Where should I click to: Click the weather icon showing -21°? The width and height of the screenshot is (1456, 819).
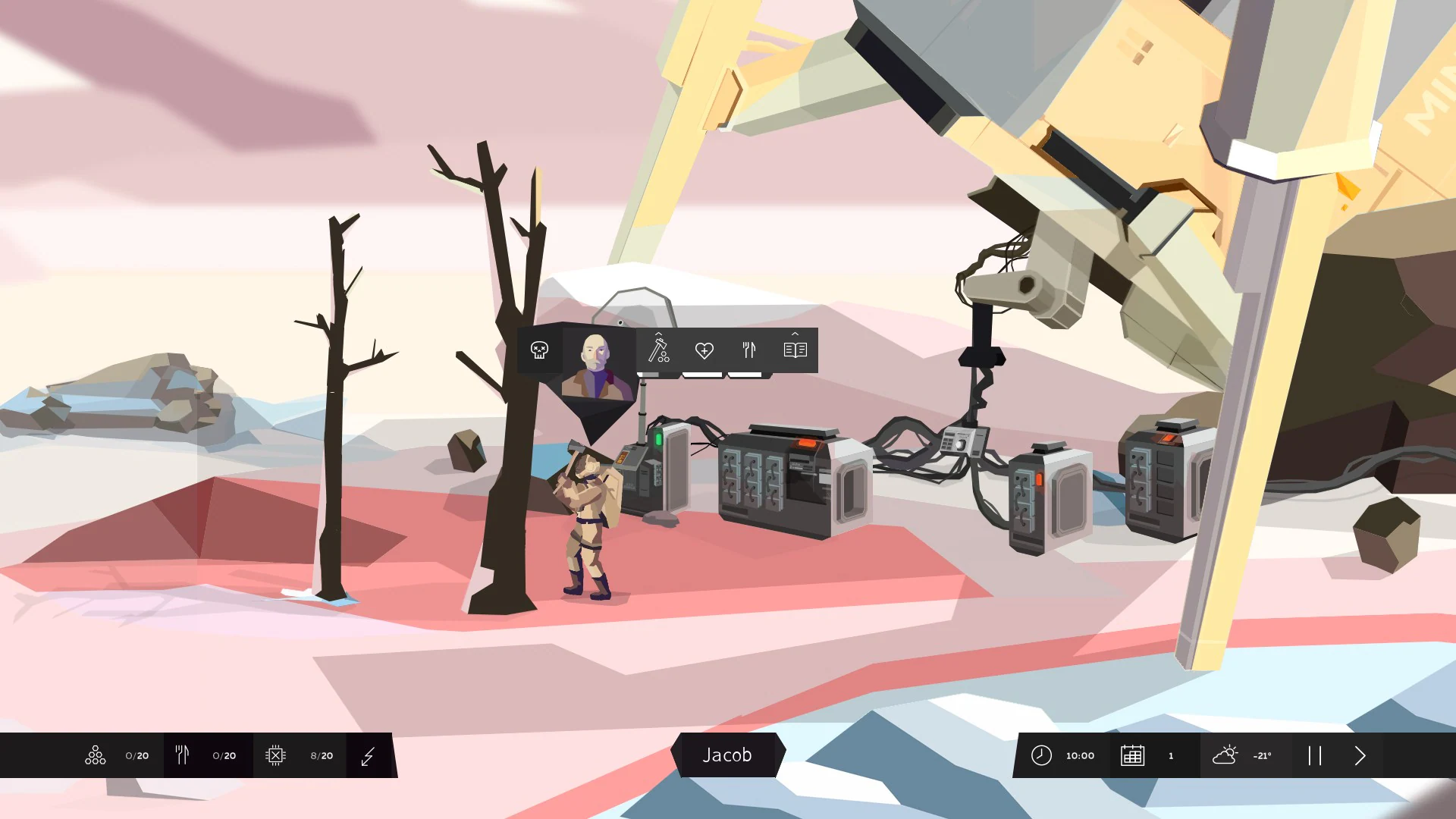(1244, 755)
